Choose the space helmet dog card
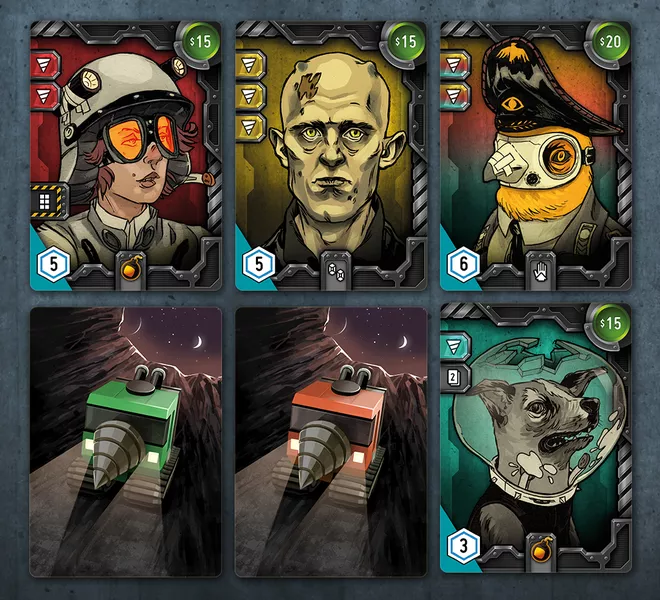The height and width of the screenshot is (600, 660). pos(534,440)
